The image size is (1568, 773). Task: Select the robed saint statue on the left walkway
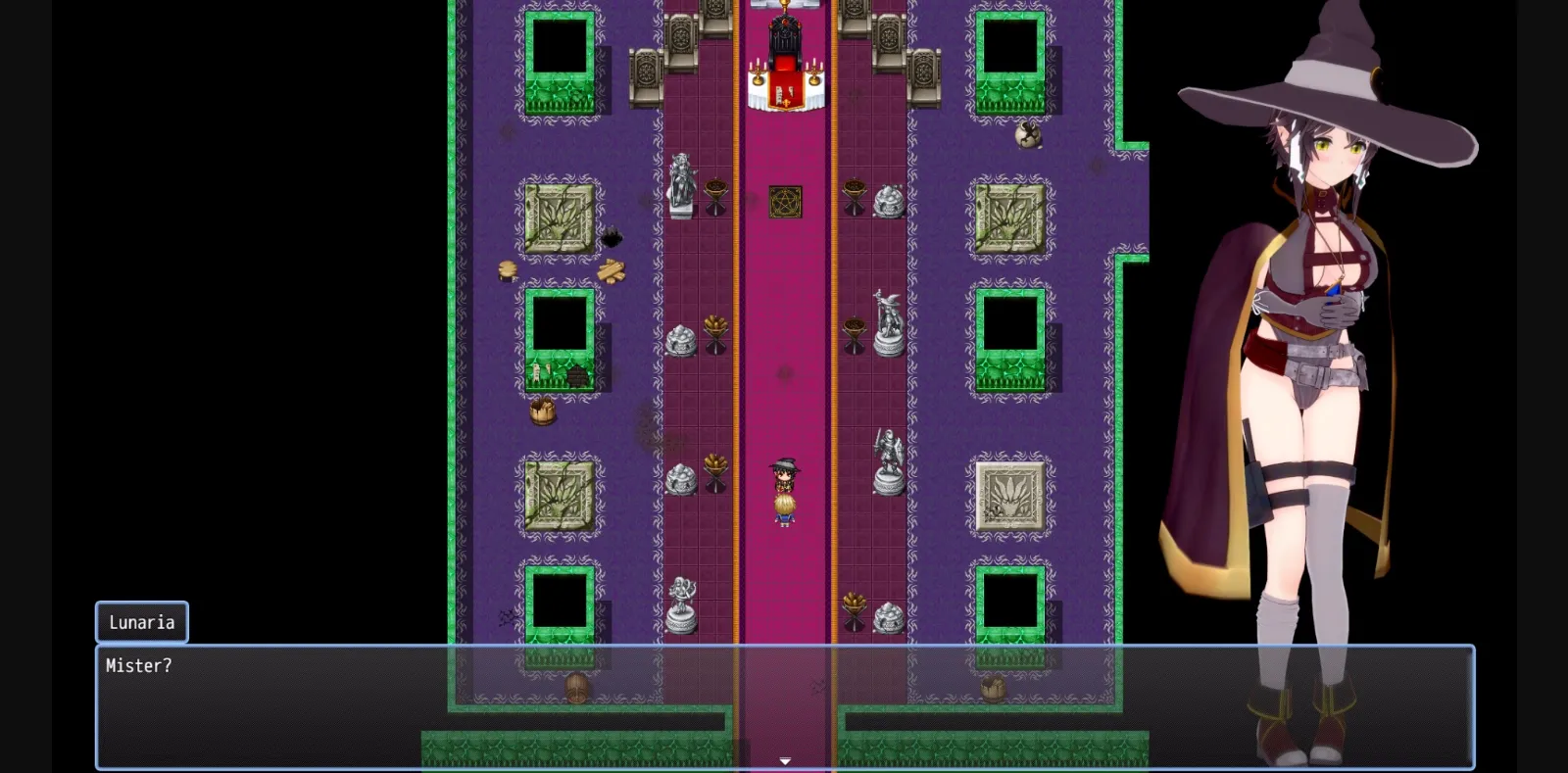(x=680, y=186)
